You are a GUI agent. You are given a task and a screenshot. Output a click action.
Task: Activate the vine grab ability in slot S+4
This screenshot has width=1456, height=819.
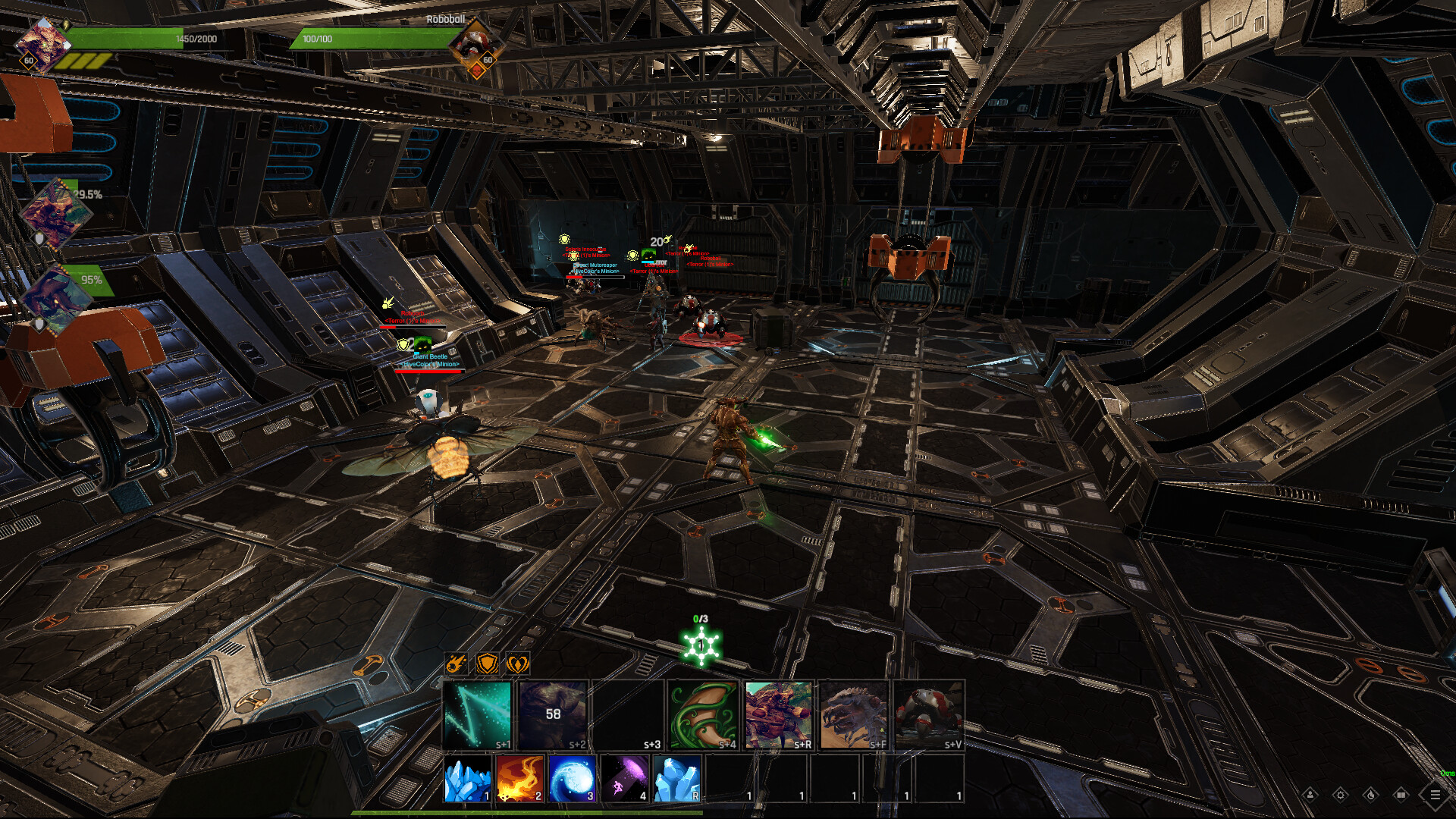coord(702,713)
